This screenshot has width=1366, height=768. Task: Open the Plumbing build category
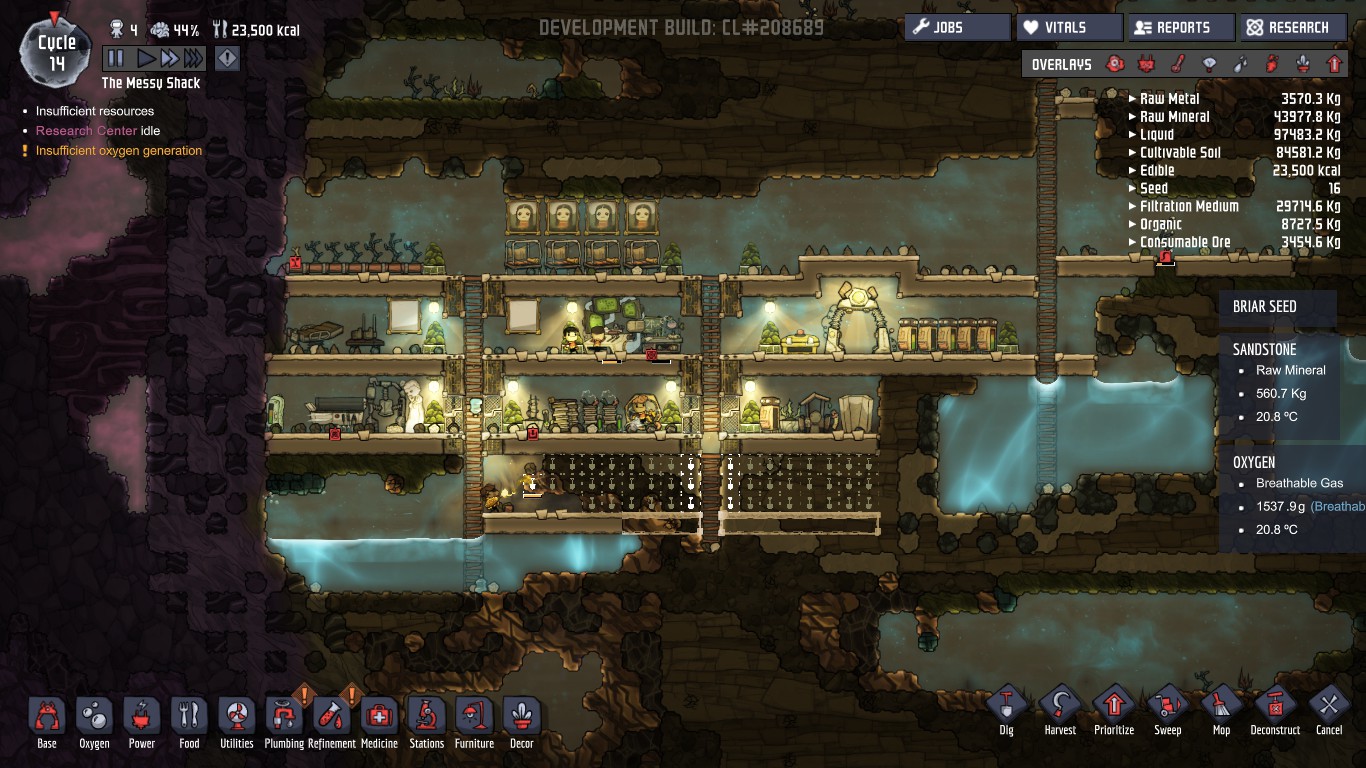pos(284,718)
